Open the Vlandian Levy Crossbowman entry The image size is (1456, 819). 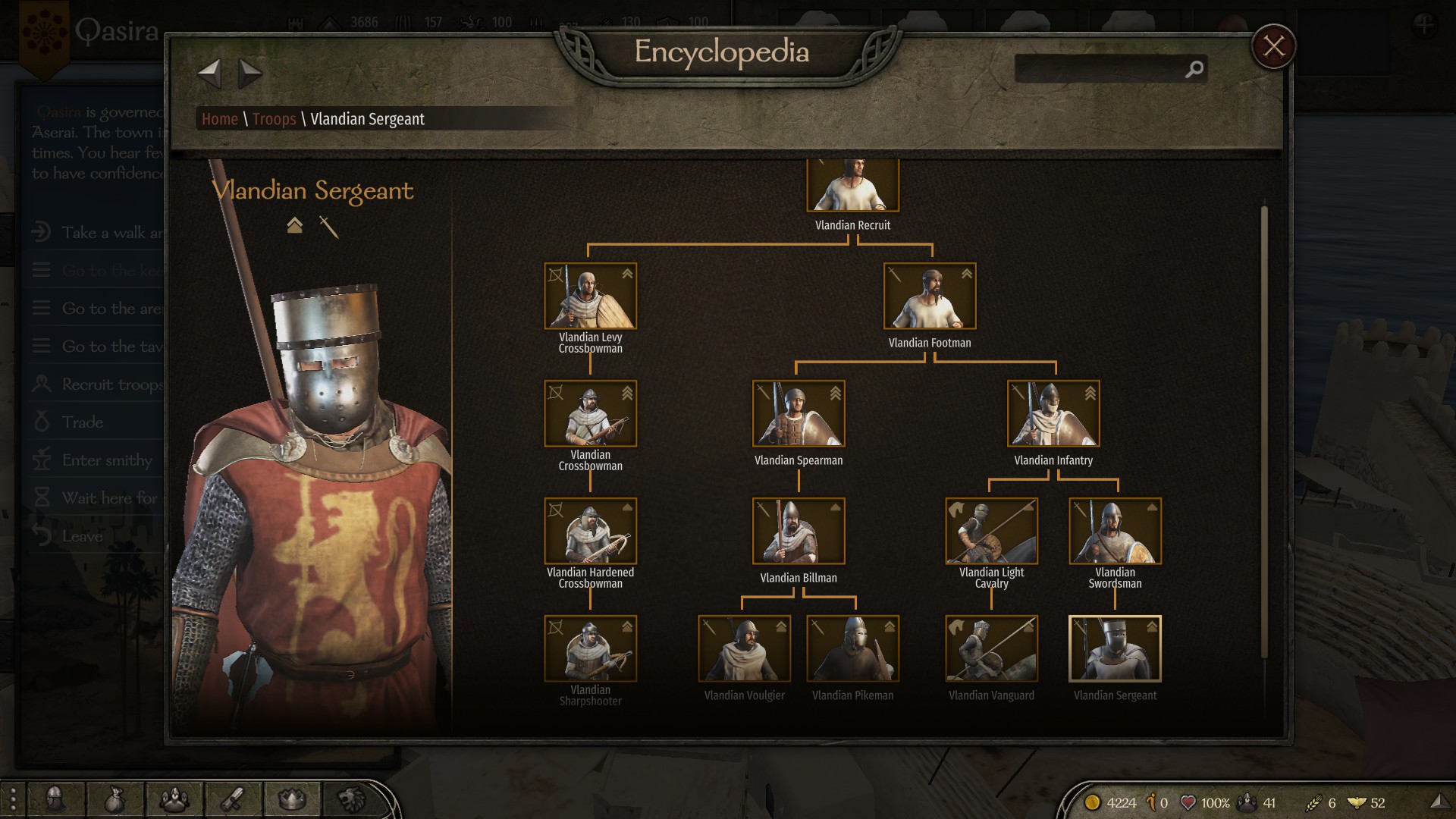pos(590,296)
